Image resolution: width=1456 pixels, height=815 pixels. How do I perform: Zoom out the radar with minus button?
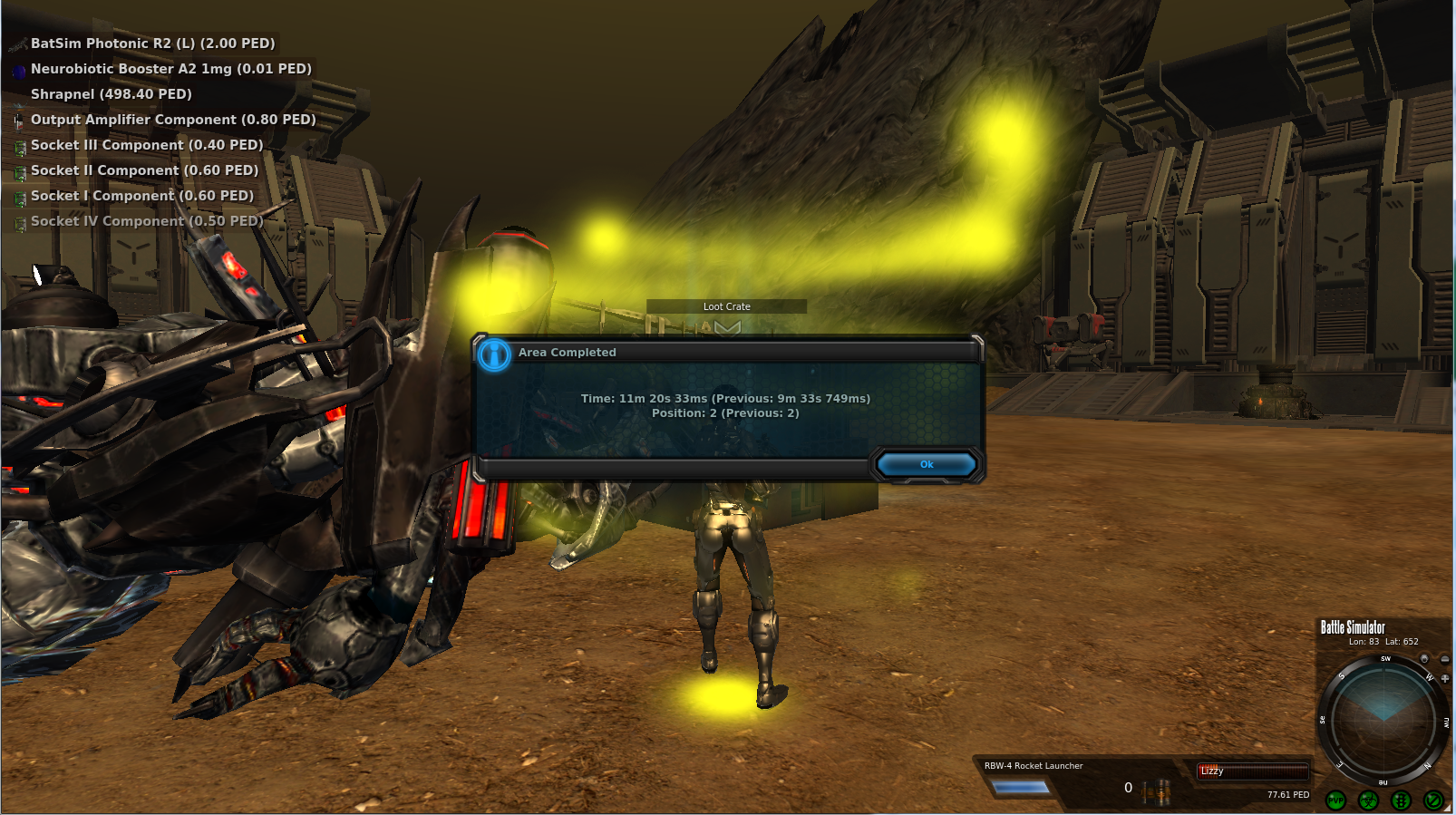[1444, 659]
